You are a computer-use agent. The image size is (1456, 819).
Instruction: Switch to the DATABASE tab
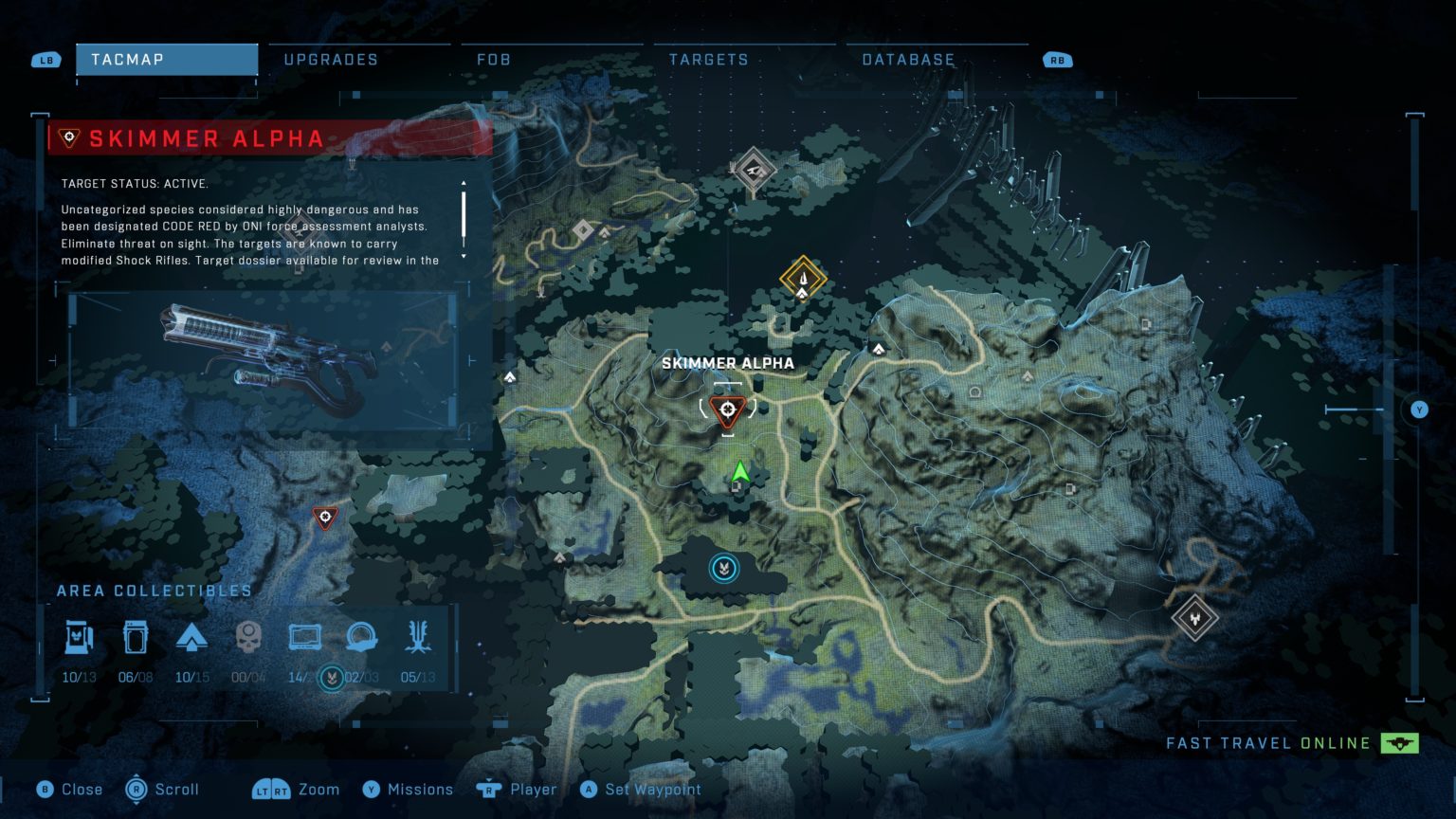[907, 59]
